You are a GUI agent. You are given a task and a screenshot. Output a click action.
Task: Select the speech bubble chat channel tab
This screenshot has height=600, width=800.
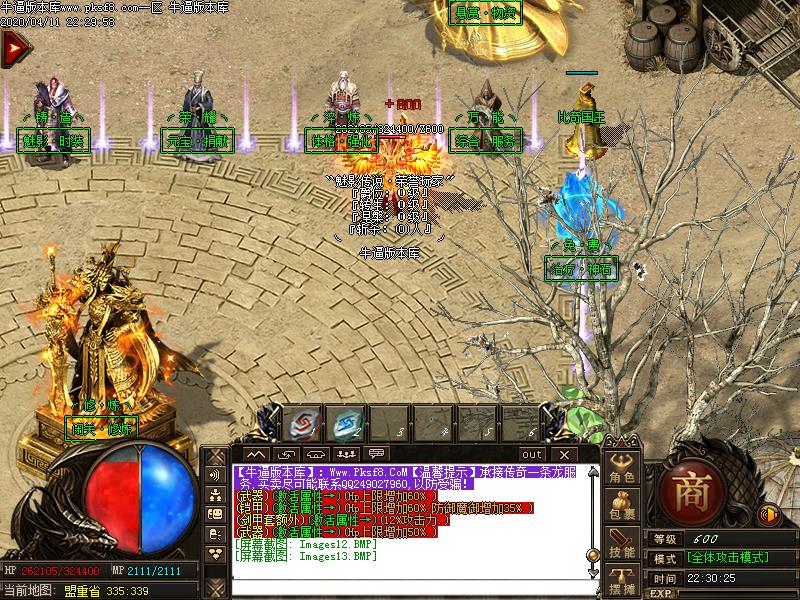pyautogui.click(x=376, y=455)
